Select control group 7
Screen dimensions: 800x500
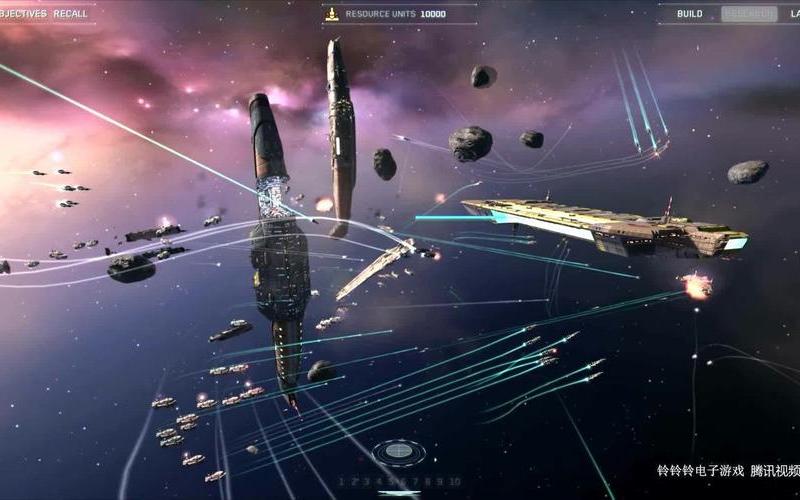415,481
